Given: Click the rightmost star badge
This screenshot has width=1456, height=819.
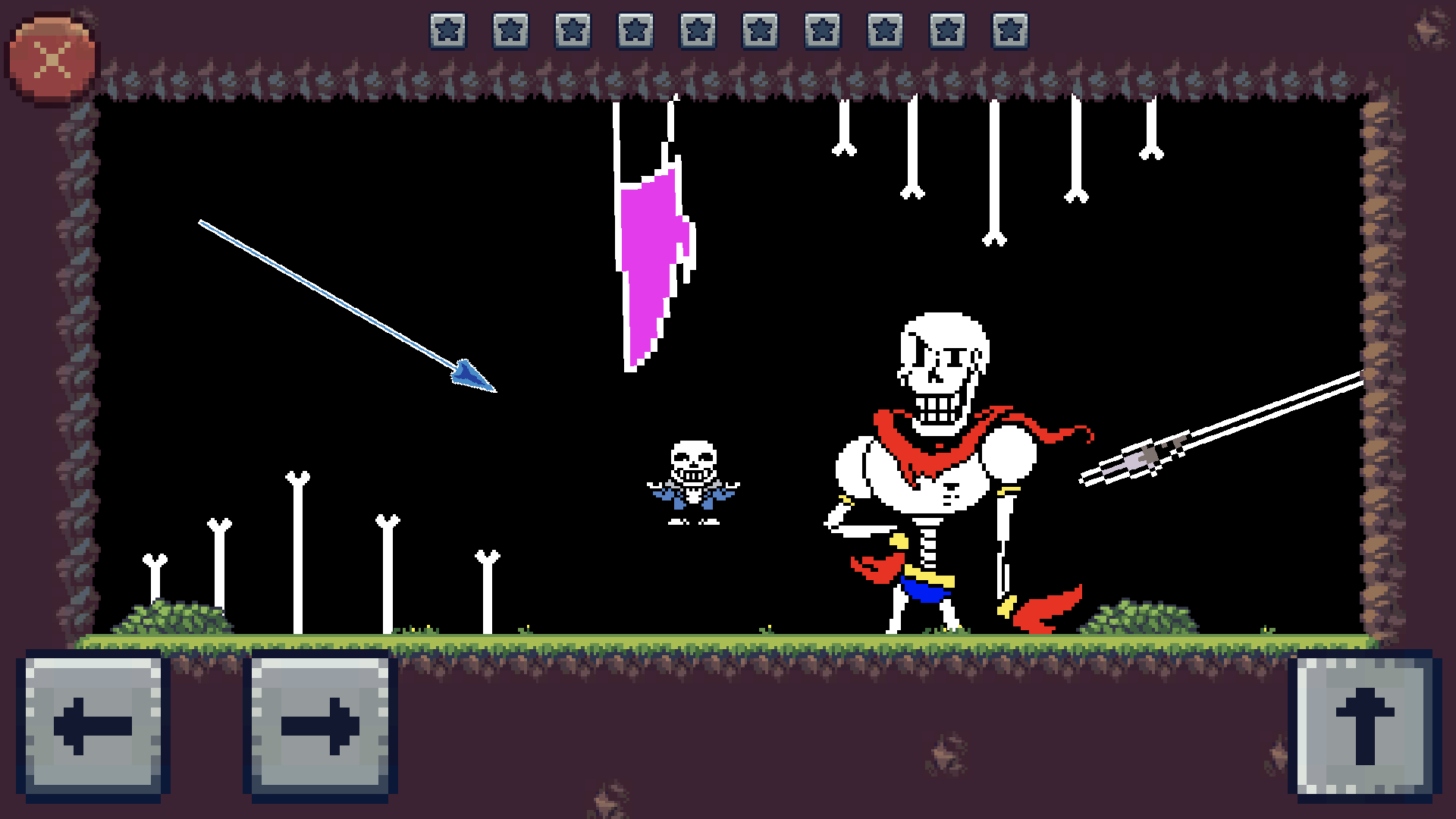Looking at the screenshot, I should pyautogui.click(x=1010, y=32).
